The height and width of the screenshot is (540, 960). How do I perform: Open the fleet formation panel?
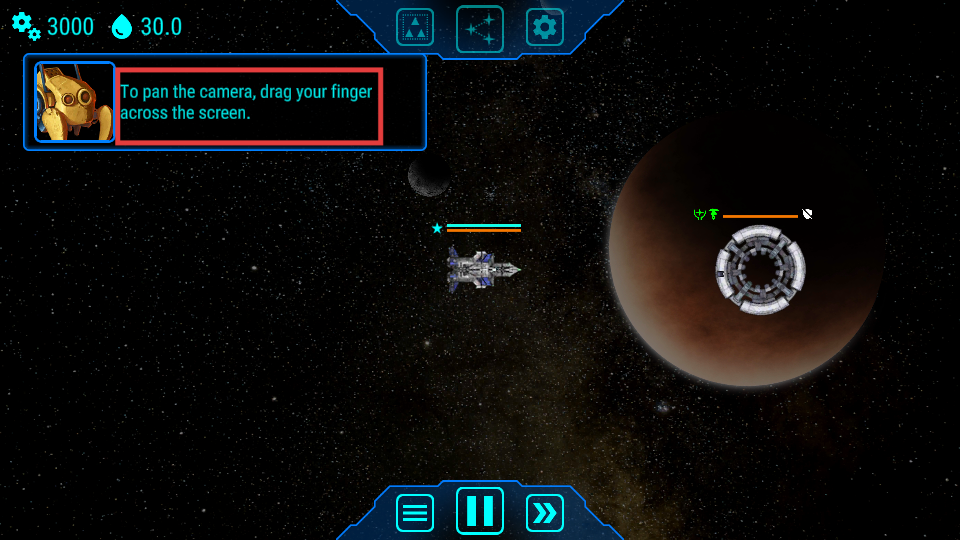(x=415, y=27)
